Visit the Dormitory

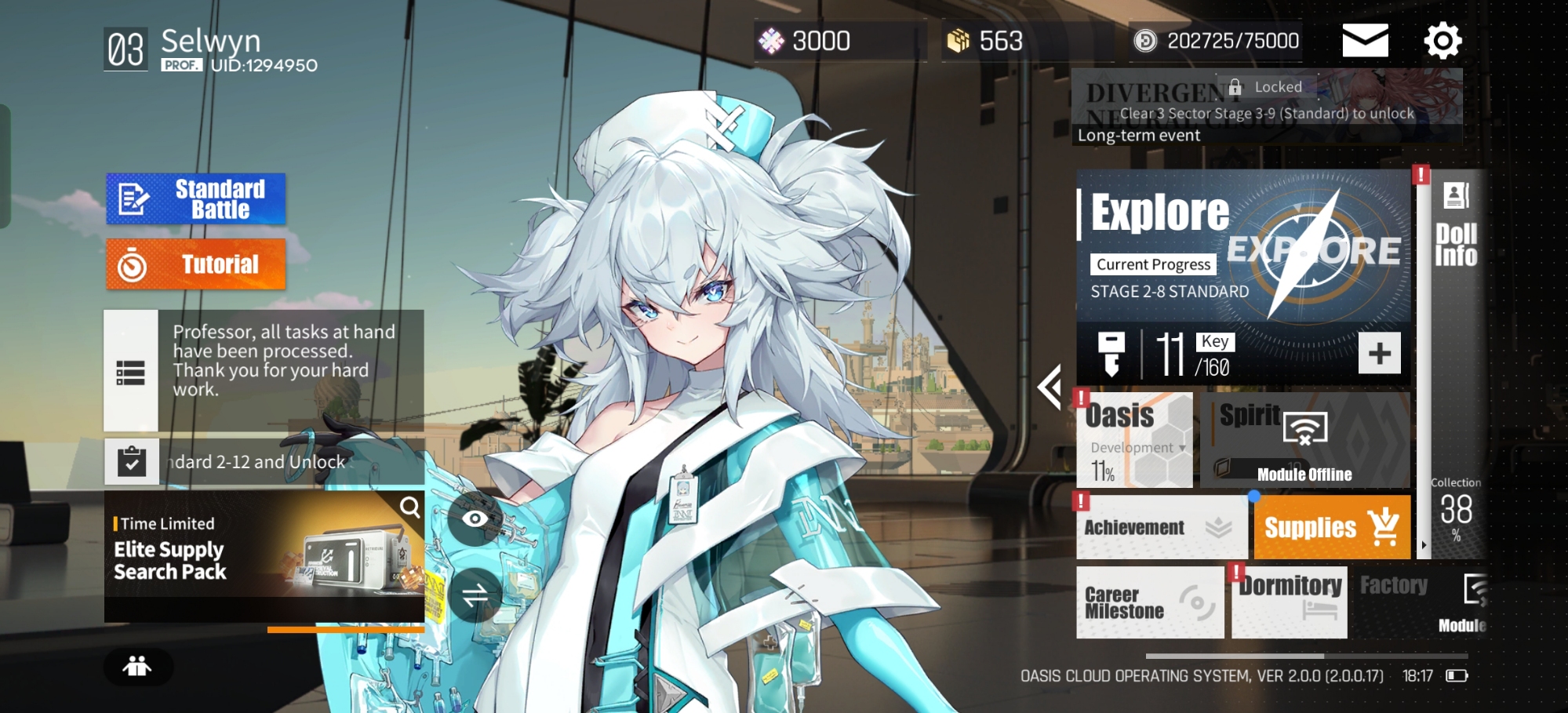click(x=1290, y=602)
